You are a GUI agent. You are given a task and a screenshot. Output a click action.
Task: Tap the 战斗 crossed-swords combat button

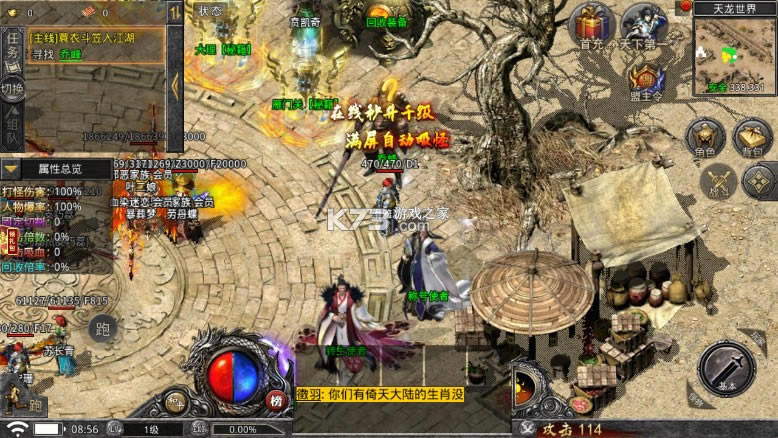point(717,182)
